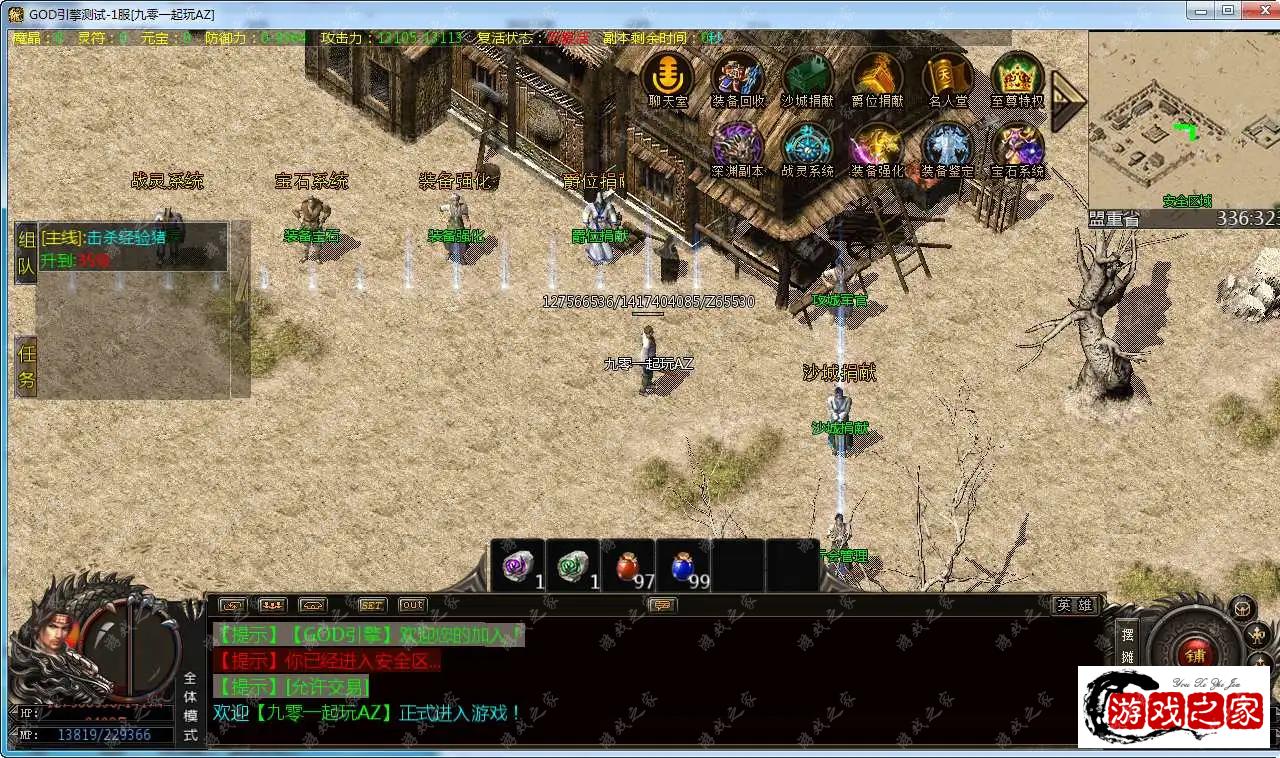
Task: Click the purple 宝石系统 top-menu icon
Action: coord(1017,147)
